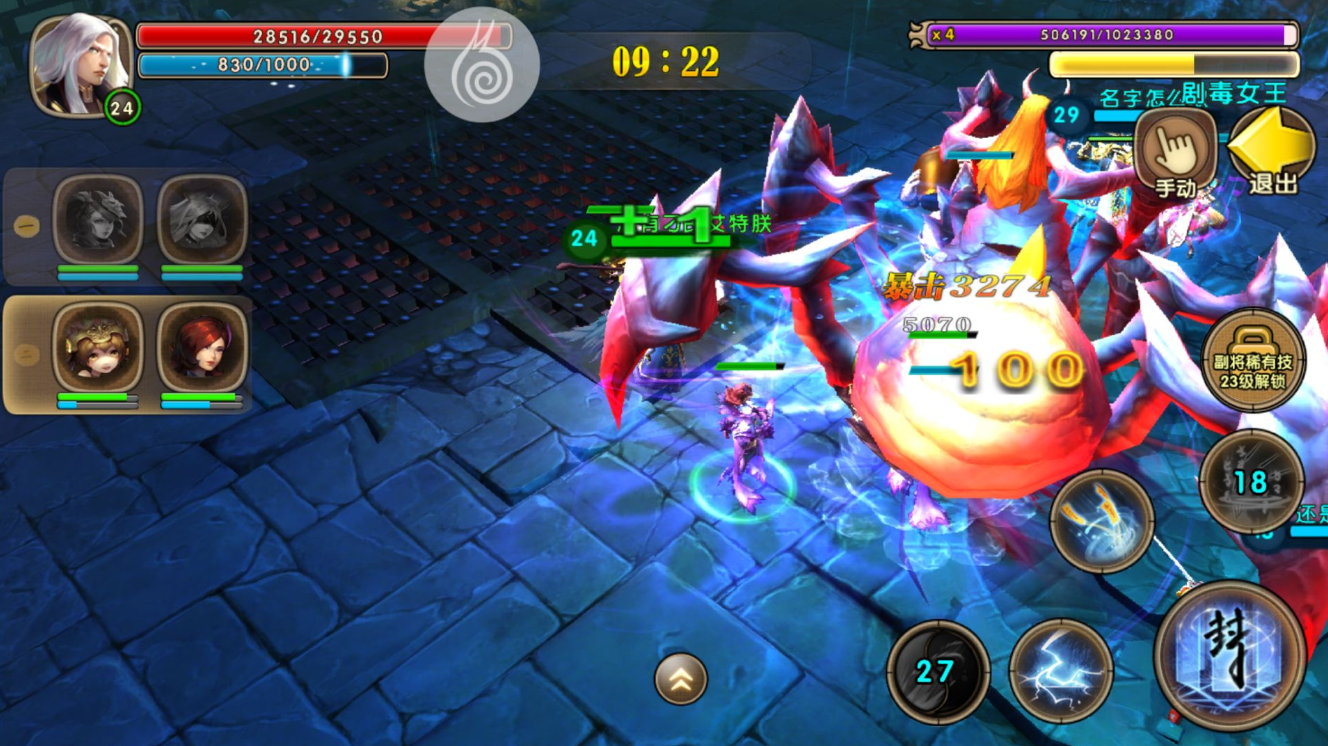
Task: Choose the greyed-out hooded companion portrait
Action: pos(202,219)
